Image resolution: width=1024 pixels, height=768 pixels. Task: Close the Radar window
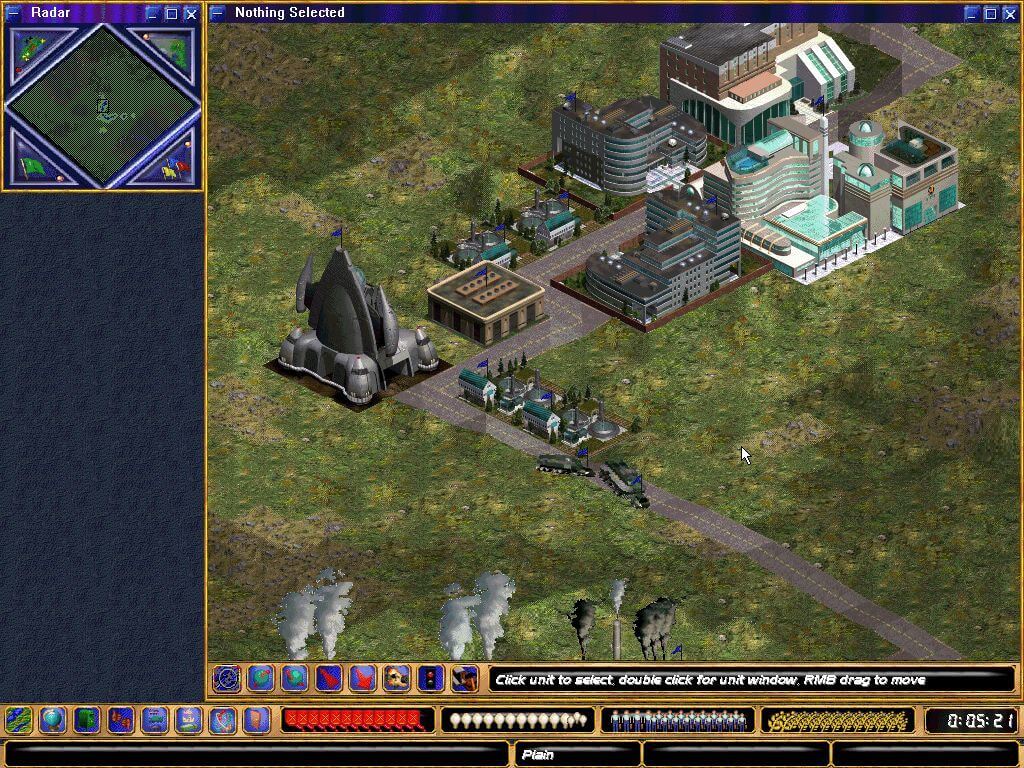click(190, 14)
